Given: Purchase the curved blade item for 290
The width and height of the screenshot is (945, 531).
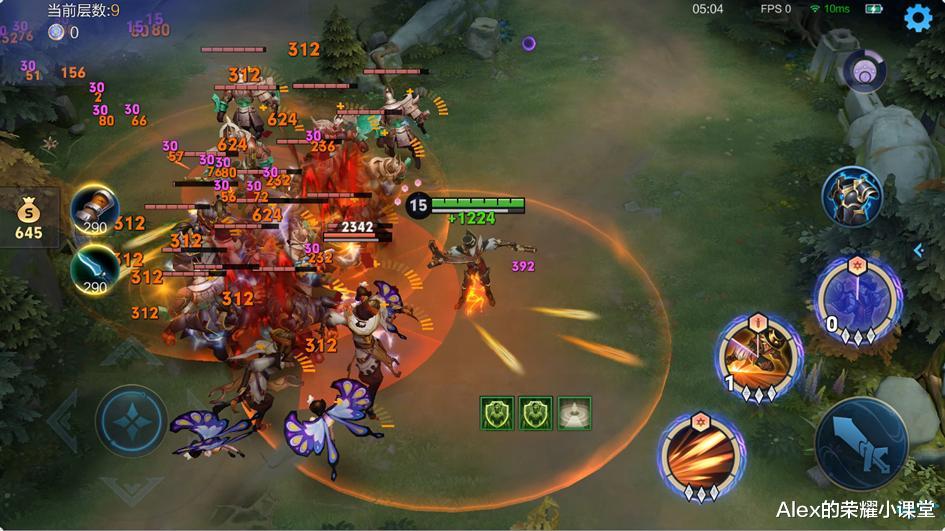Looking at the screenshot, I should 94,268.
